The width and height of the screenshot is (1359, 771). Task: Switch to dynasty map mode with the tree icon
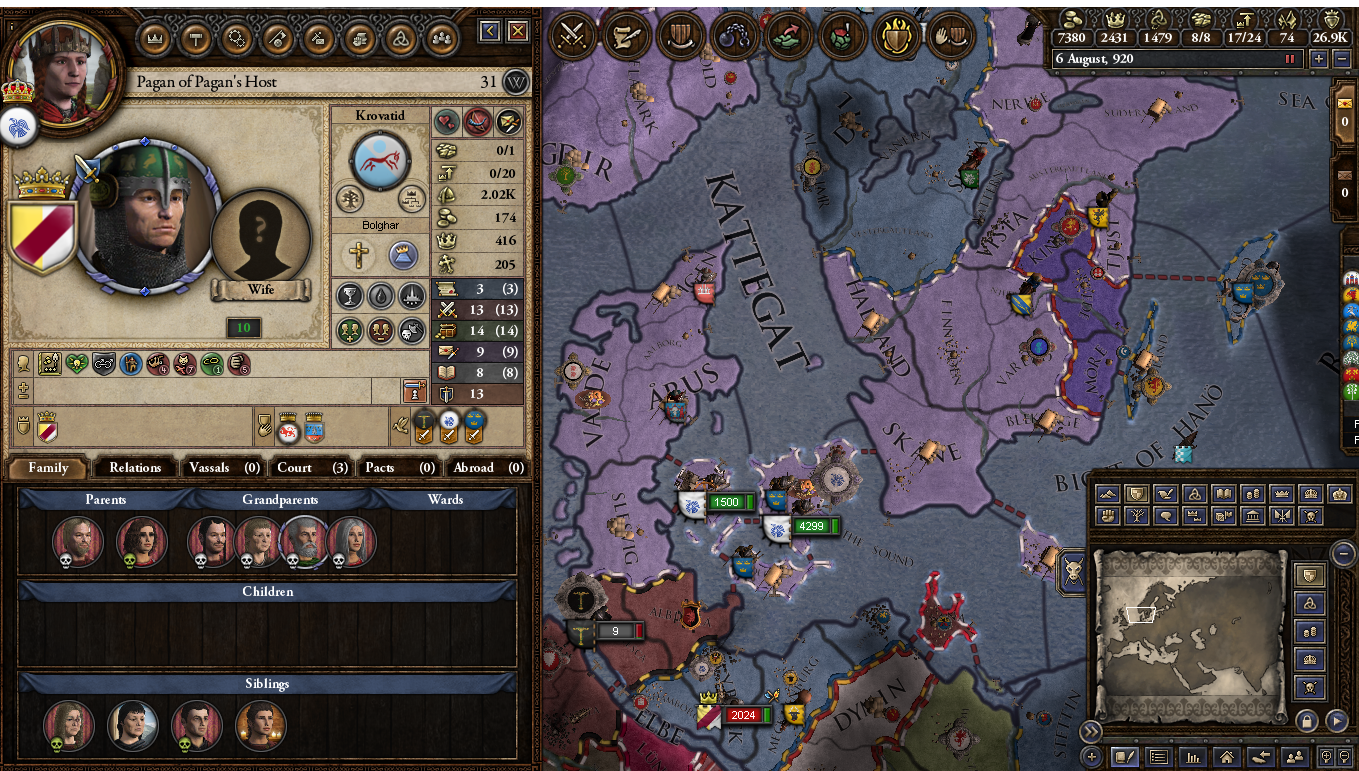tap(1137, 516)
